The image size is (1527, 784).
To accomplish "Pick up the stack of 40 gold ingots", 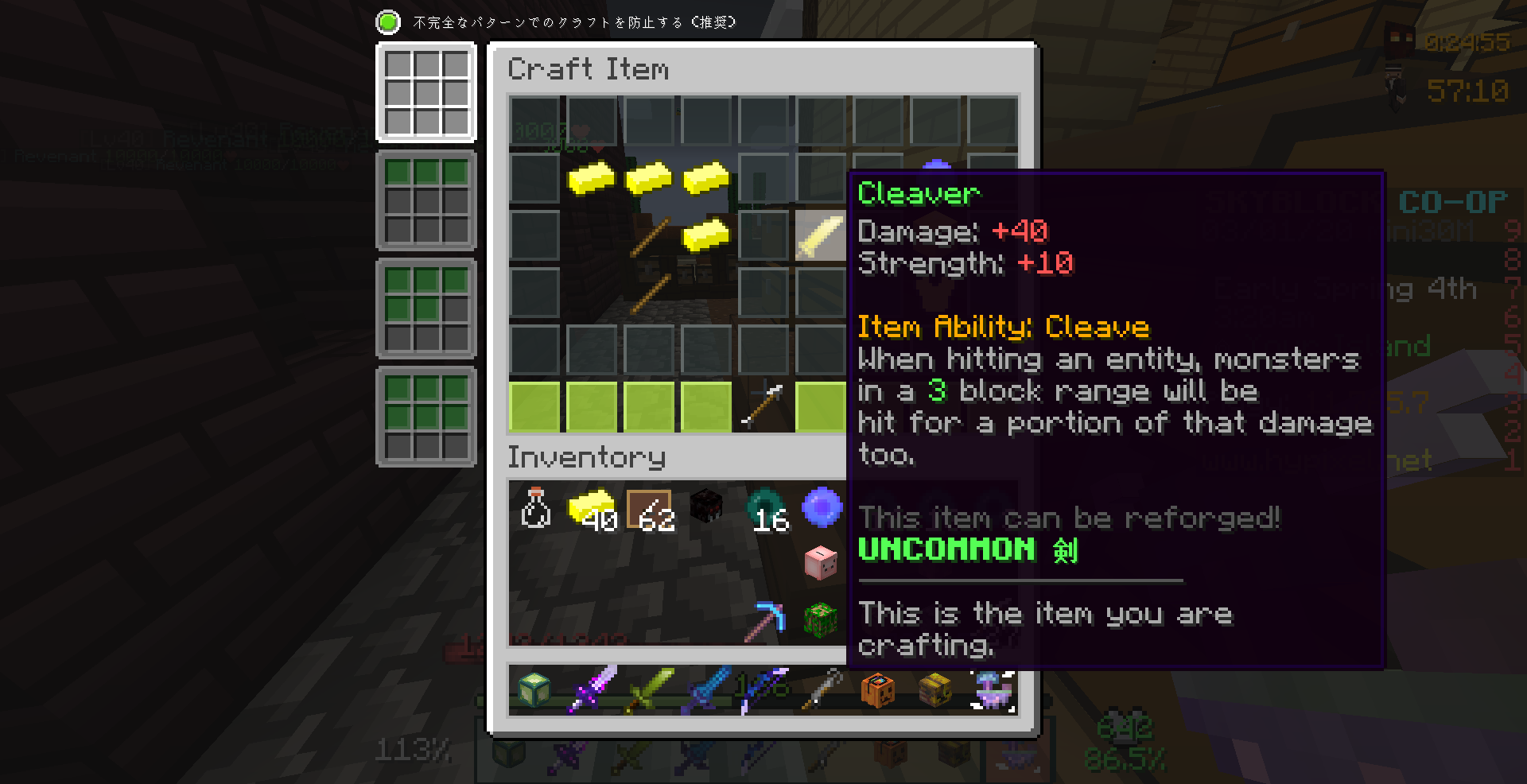I will [x=593, y=507].
